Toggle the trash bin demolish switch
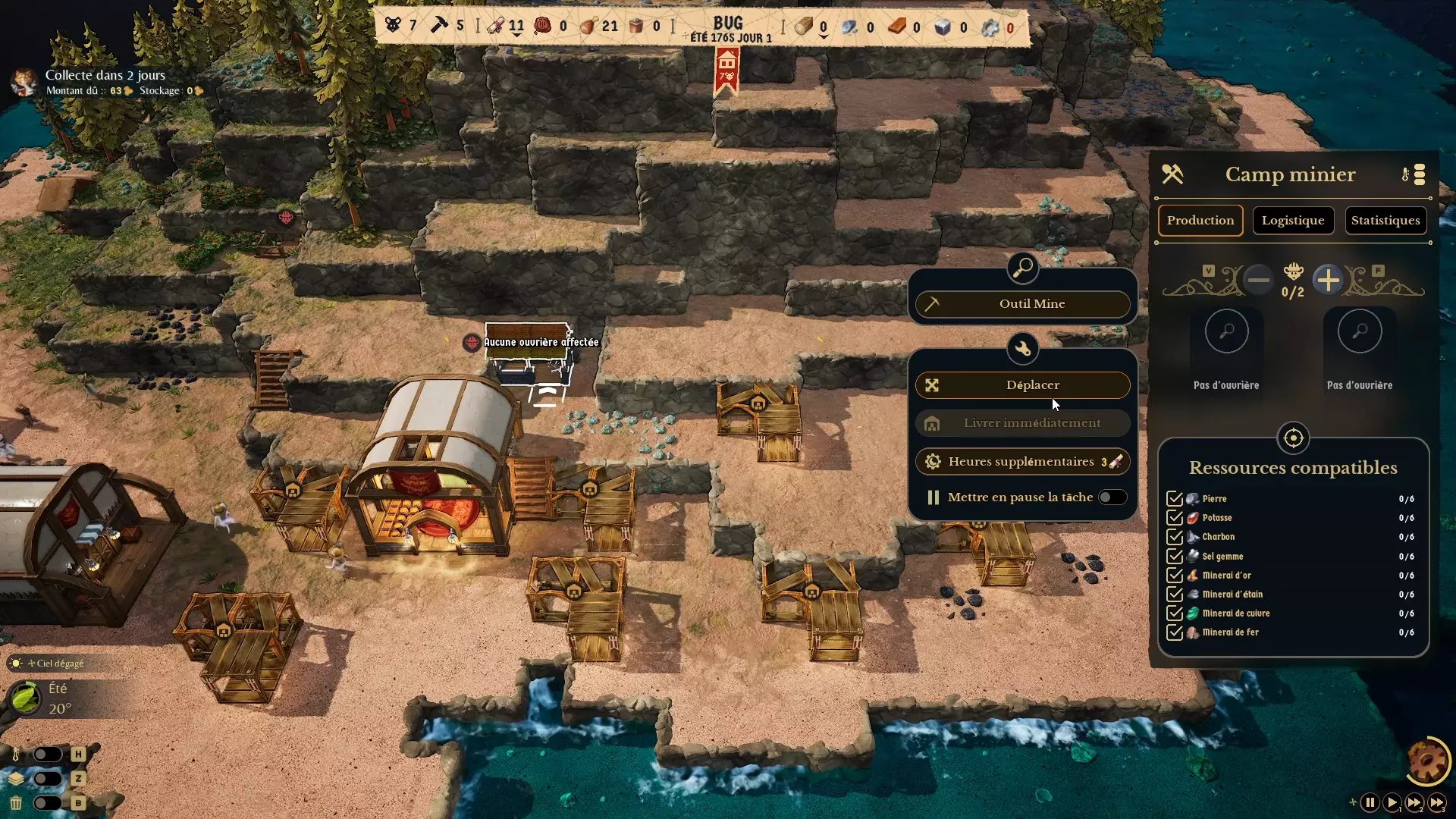 click(47, 803)
